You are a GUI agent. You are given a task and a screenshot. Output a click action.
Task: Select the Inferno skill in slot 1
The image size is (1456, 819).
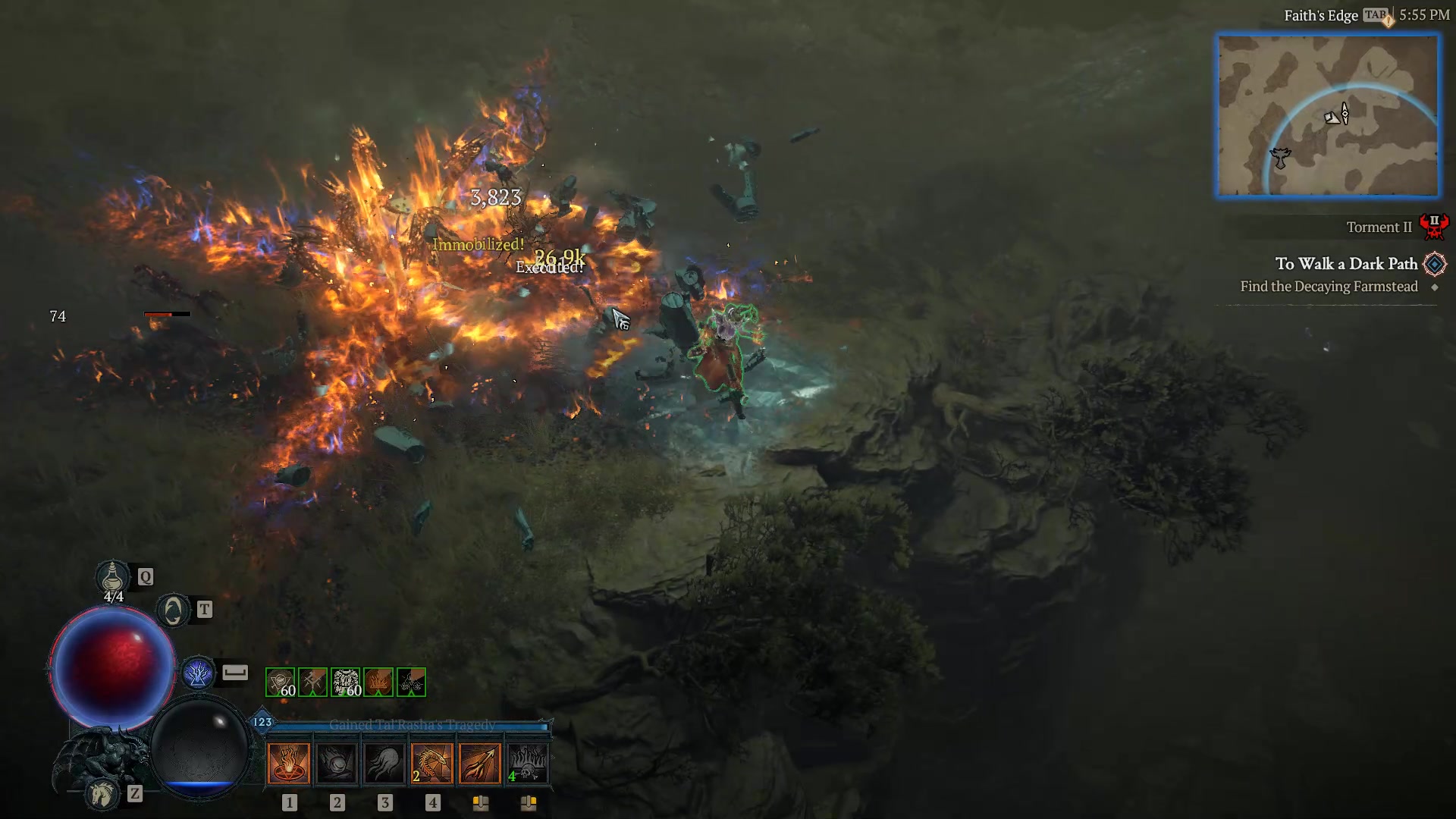pyautogui.click(x=289, y=764)
